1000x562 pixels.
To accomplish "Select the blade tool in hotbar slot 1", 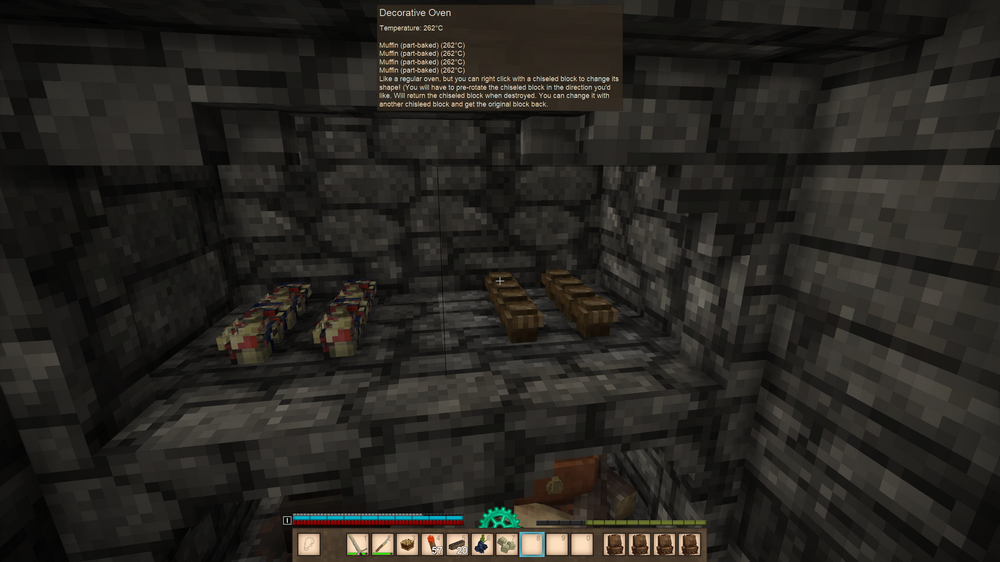I will 358,545.
